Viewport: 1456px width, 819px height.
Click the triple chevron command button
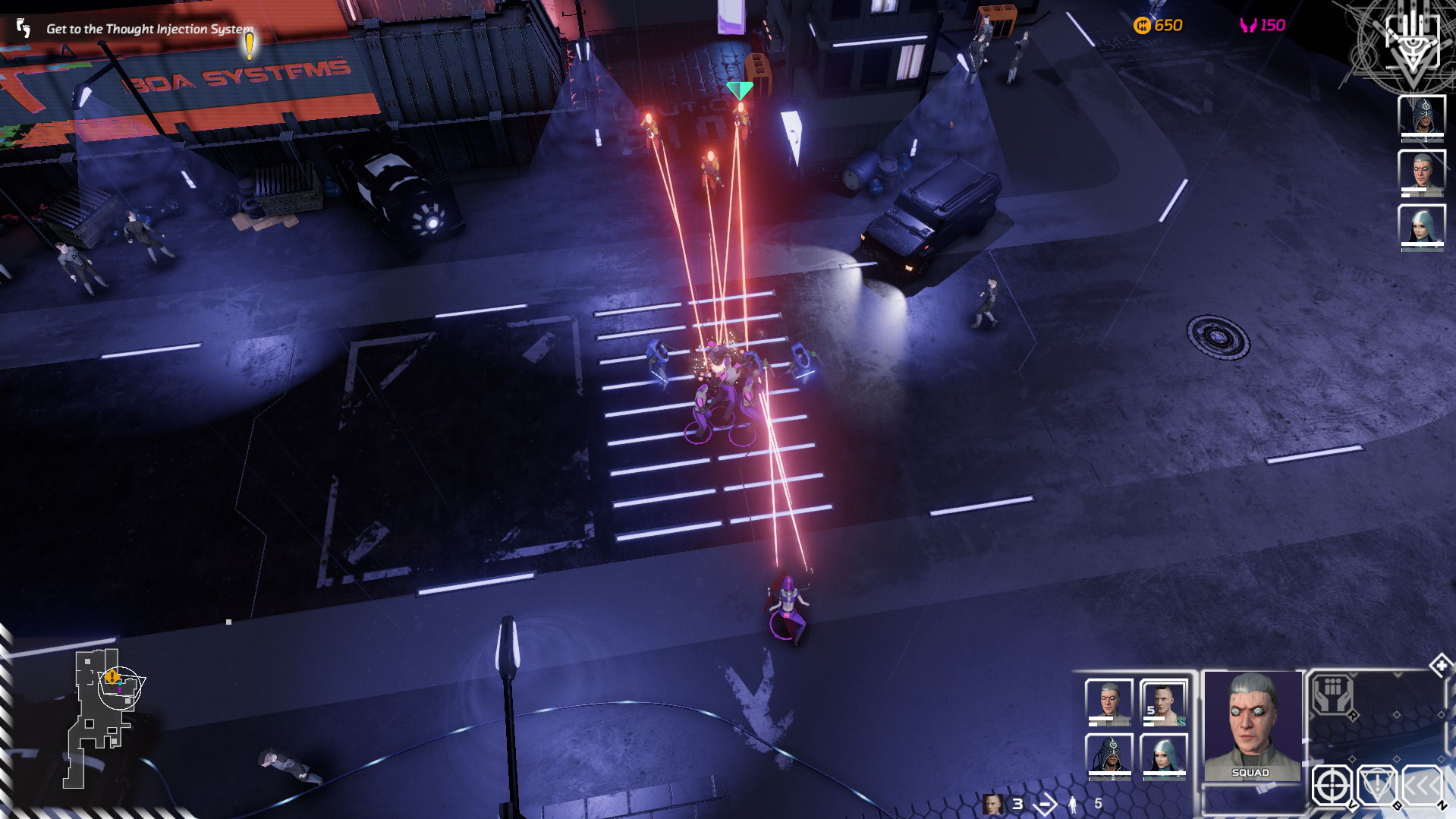pos(1420,786)
